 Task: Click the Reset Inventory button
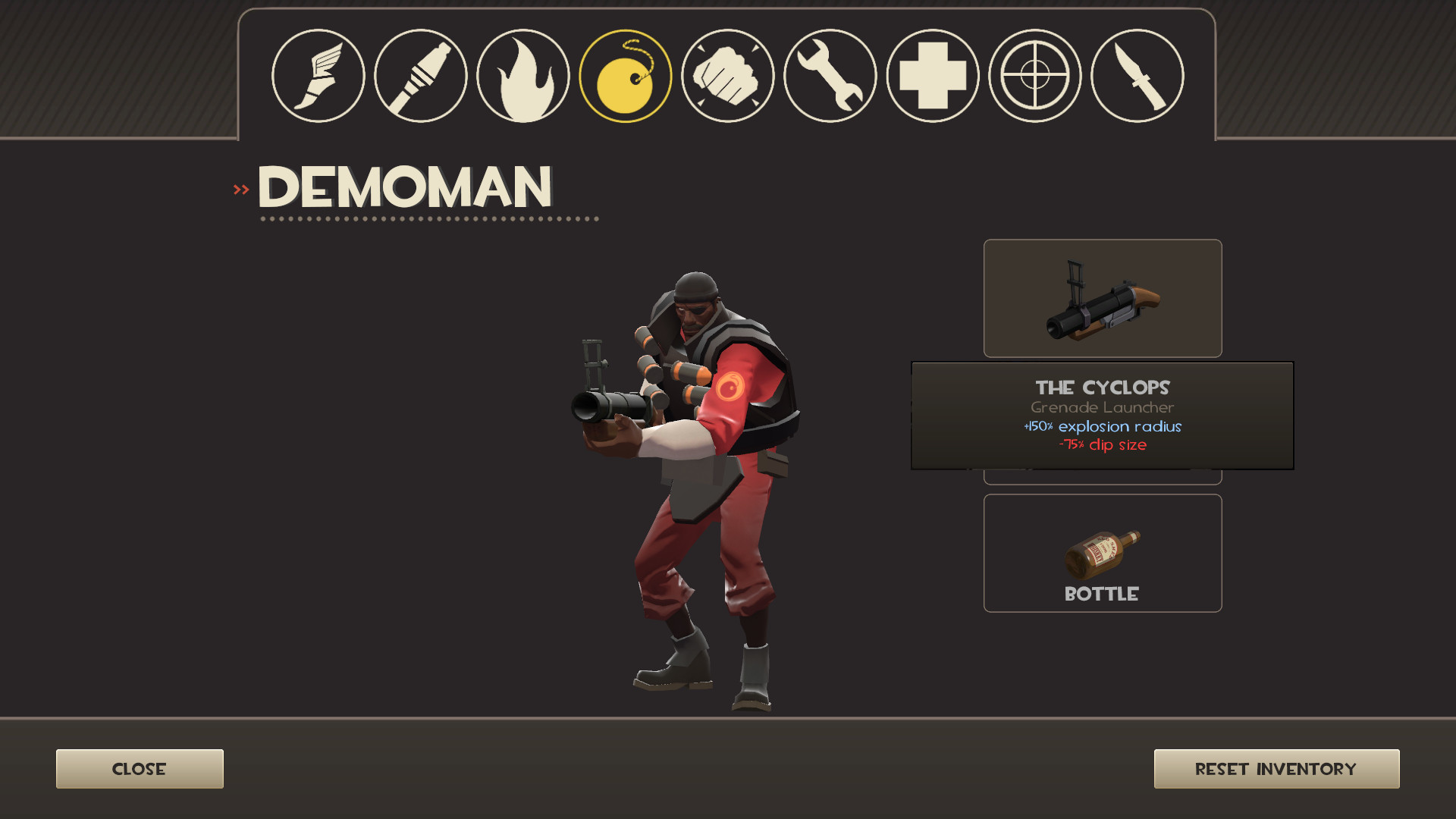(x=1276, y=768)
